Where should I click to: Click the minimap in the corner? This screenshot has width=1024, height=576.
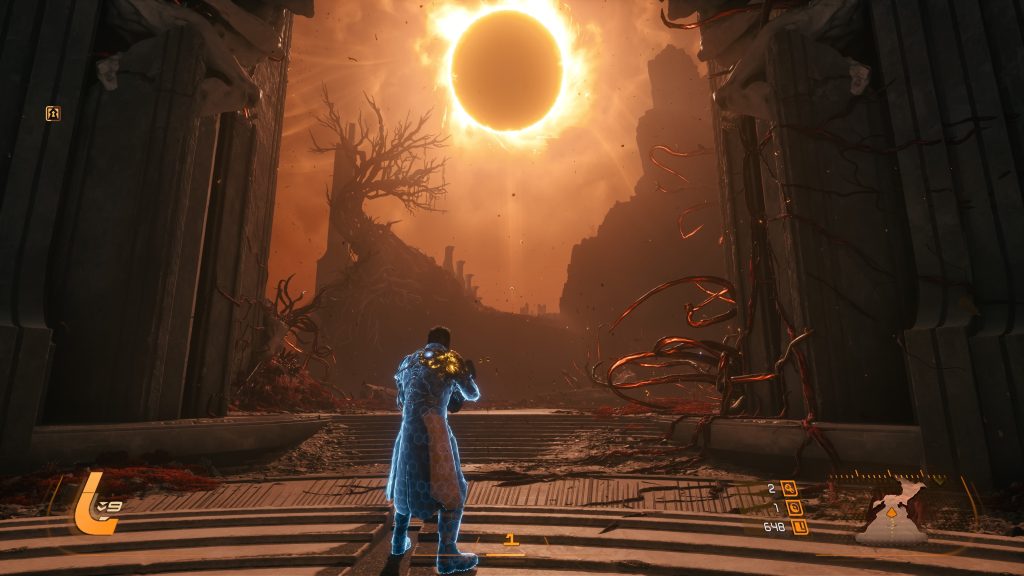point(892,510)
